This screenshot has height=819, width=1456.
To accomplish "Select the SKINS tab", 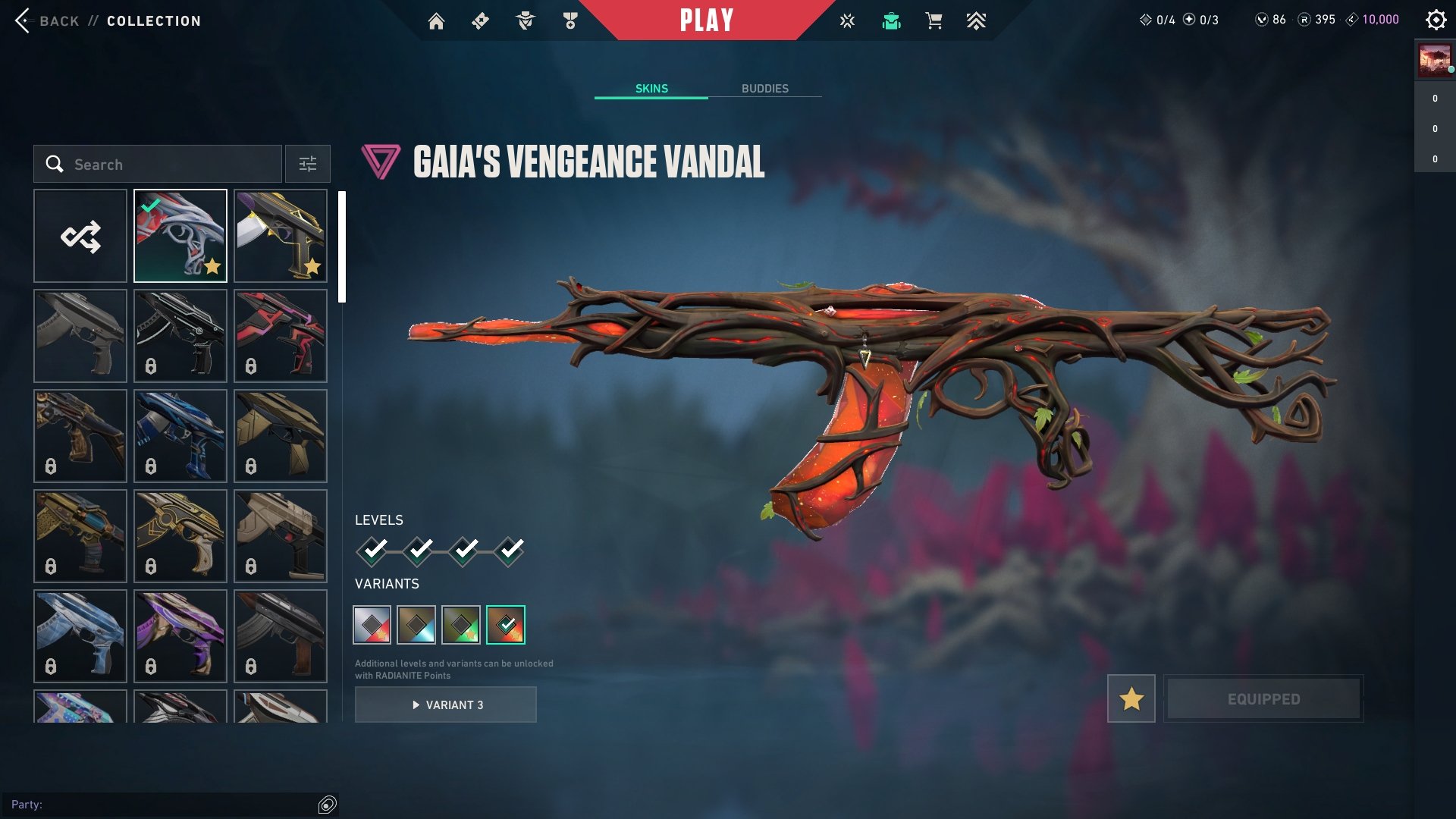I will [651, 88].
